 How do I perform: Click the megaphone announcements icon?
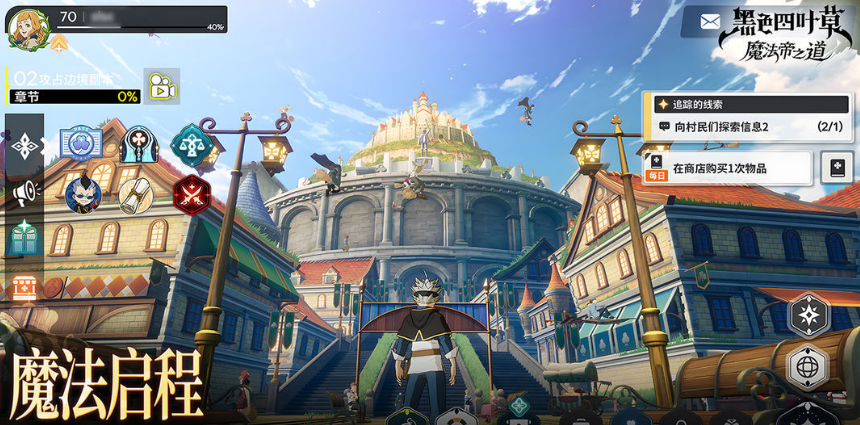point(24,191)
